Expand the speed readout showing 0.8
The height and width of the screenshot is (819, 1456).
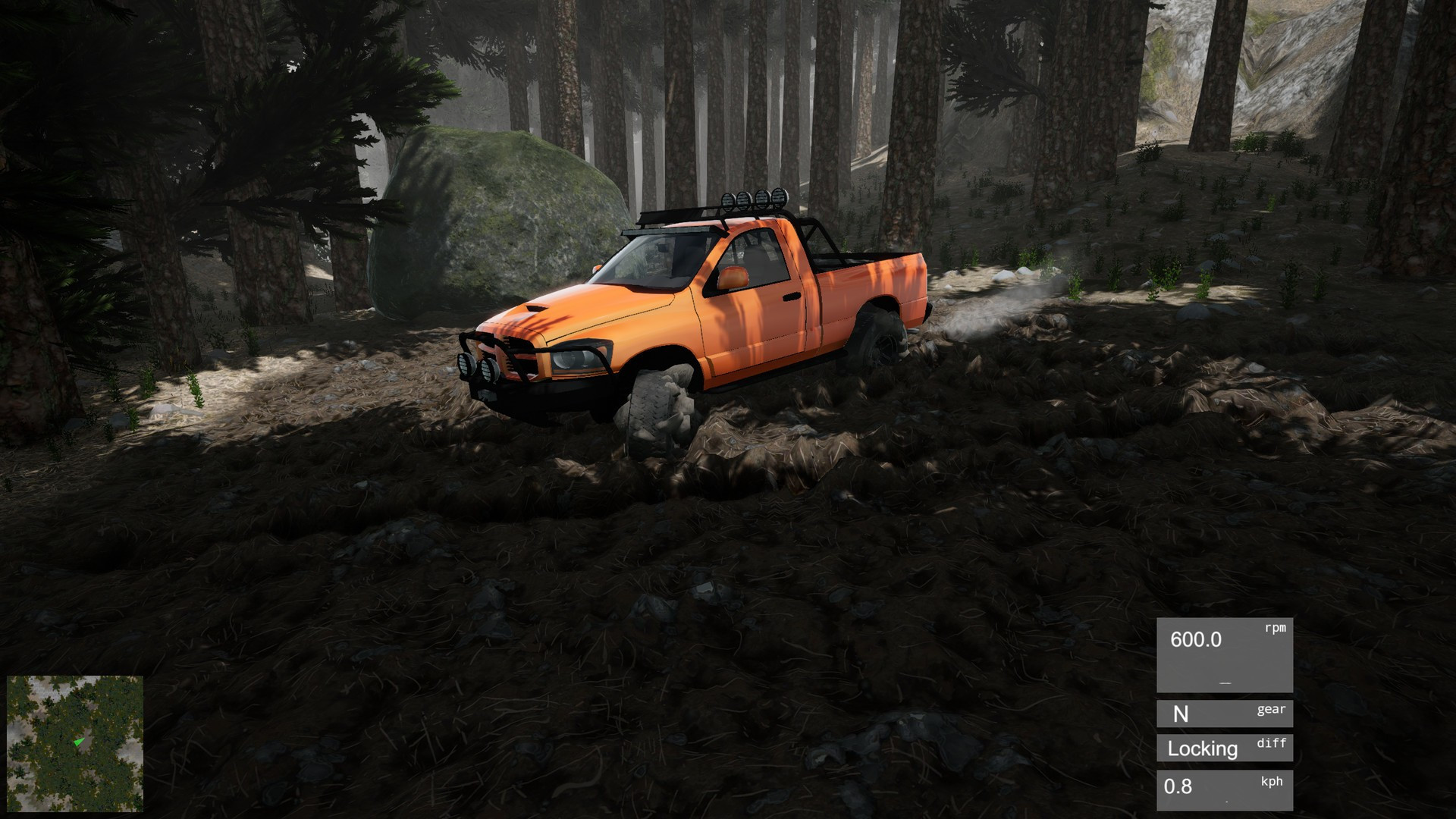coord(1188,789)
